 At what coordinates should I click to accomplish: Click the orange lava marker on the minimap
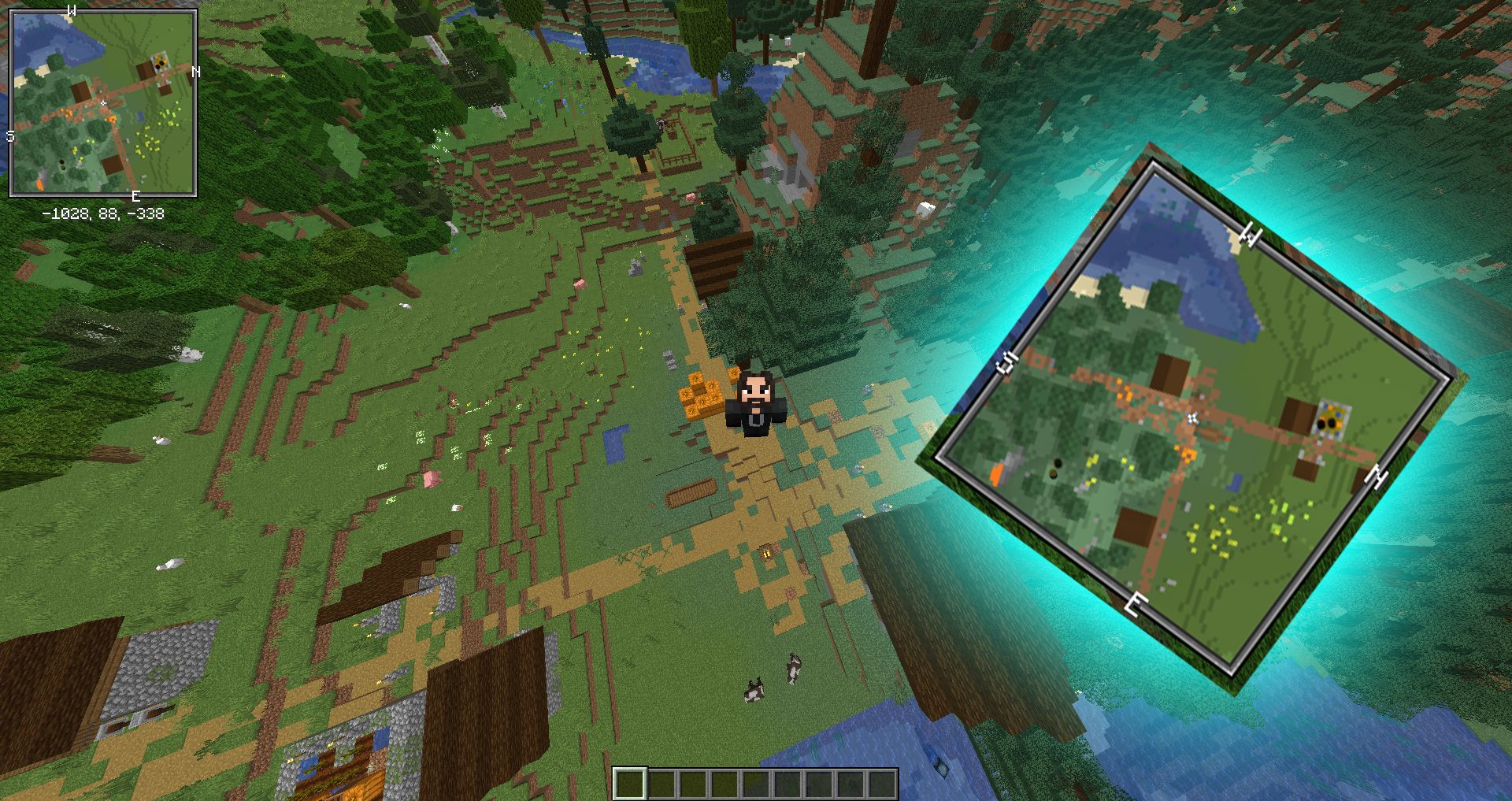pos(40,184)
